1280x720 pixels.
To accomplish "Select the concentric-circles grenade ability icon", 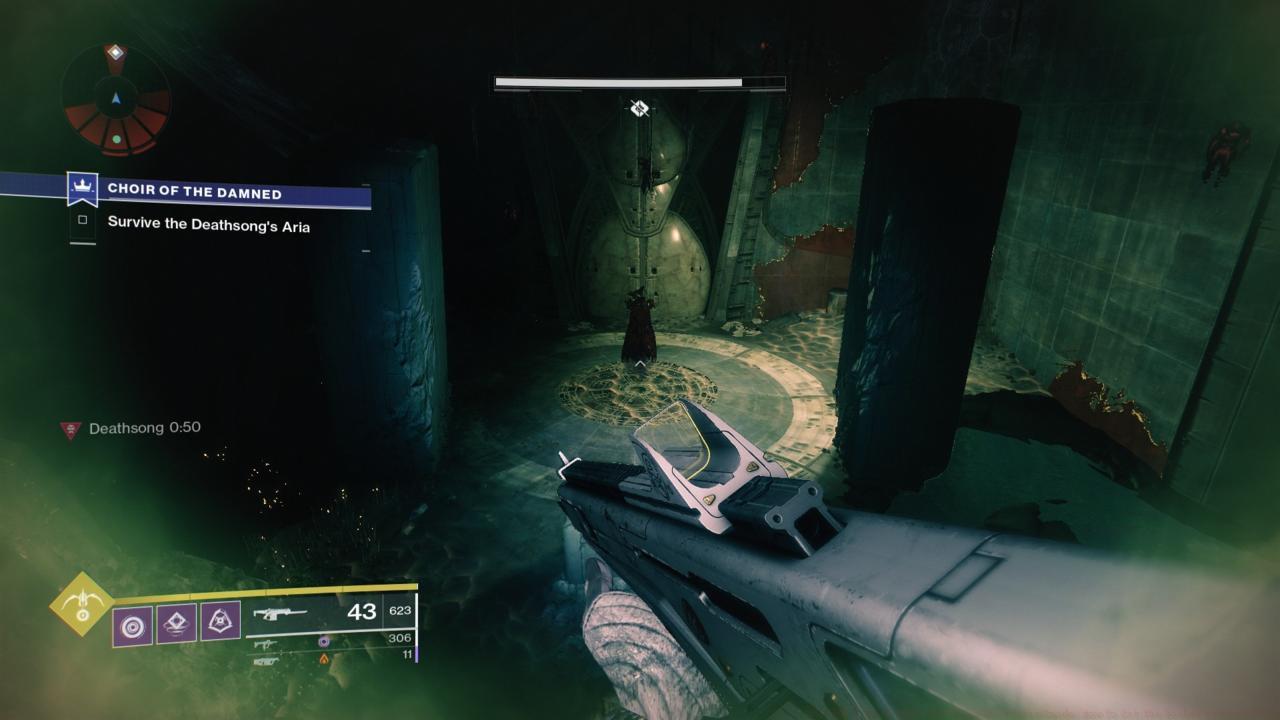I will coord(132,625).
